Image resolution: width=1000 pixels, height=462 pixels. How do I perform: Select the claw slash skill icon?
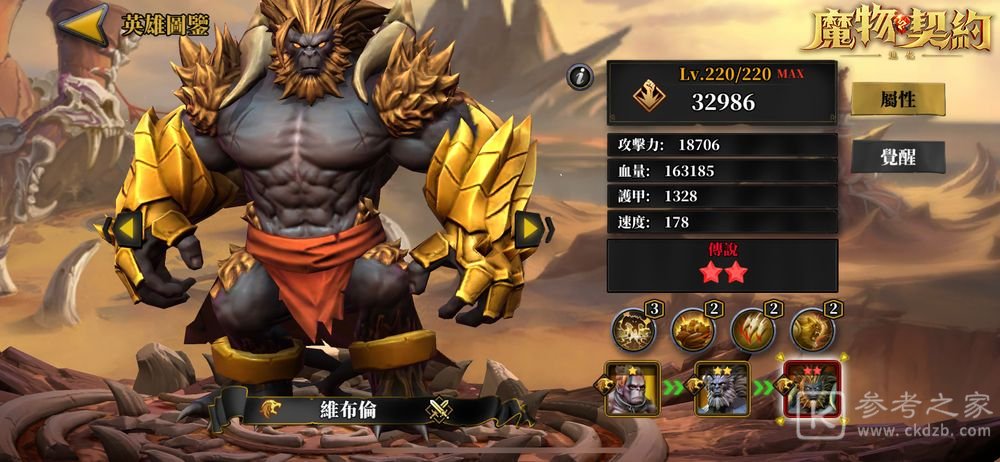click(x=751, y=329)
